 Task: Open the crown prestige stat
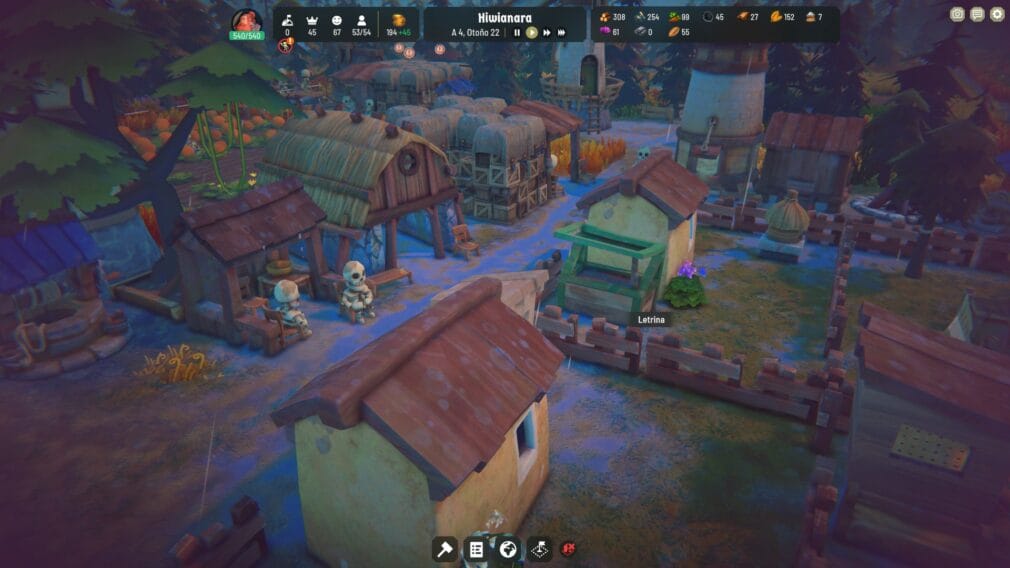[311, 24]
